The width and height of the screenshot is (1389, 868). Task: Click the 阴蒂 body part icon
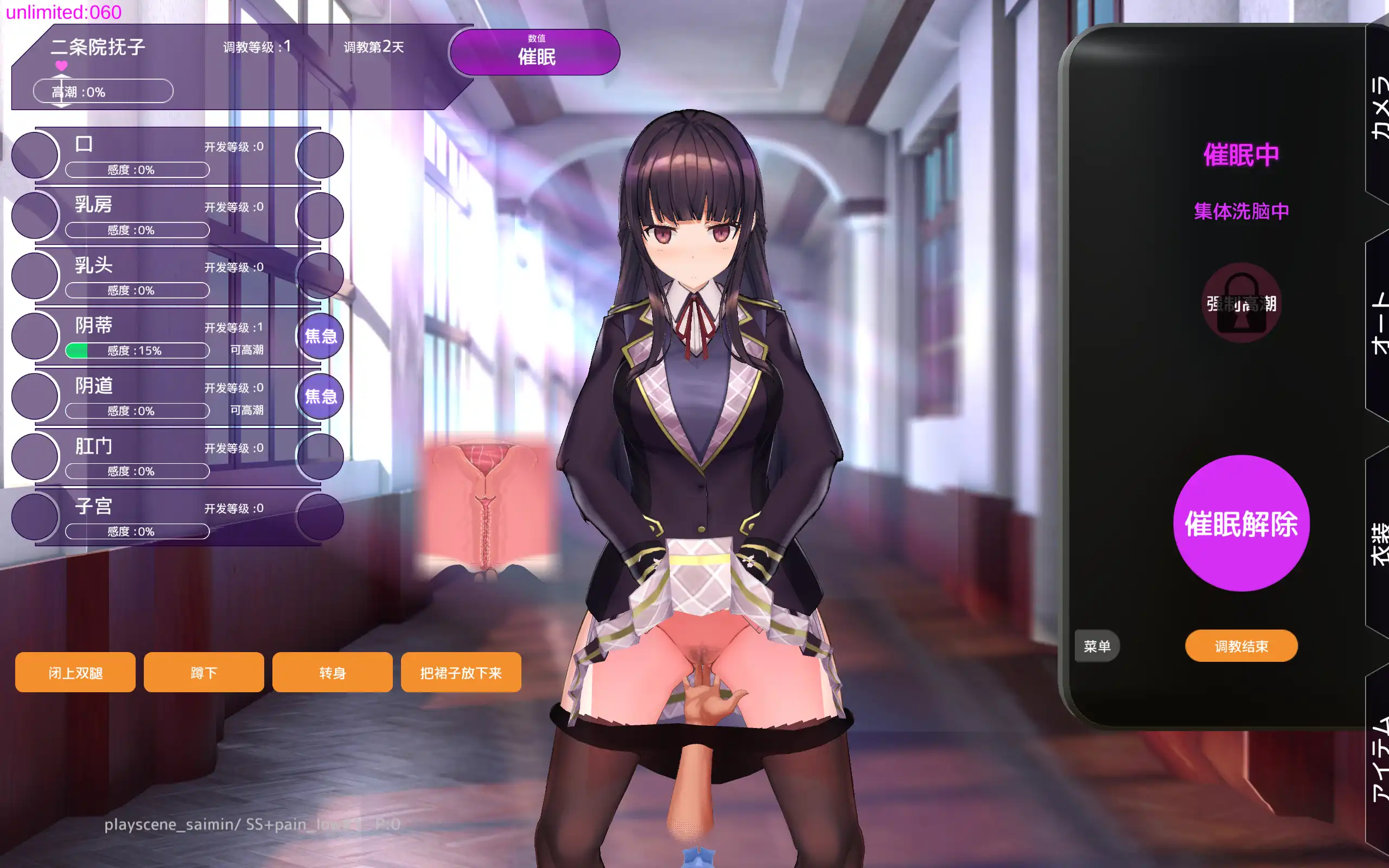[34, 336]
